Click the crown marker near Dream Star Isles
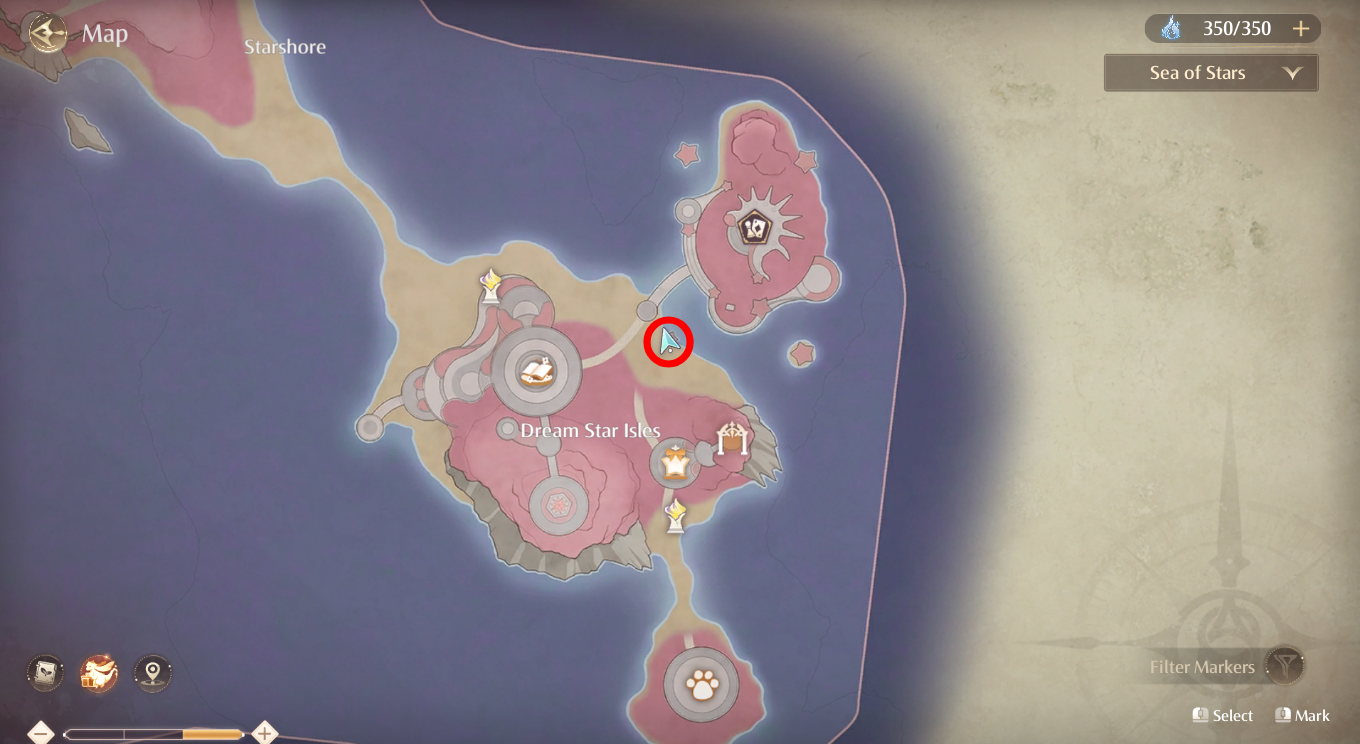This screenshot has width=1360, height=744. [676, 463]
